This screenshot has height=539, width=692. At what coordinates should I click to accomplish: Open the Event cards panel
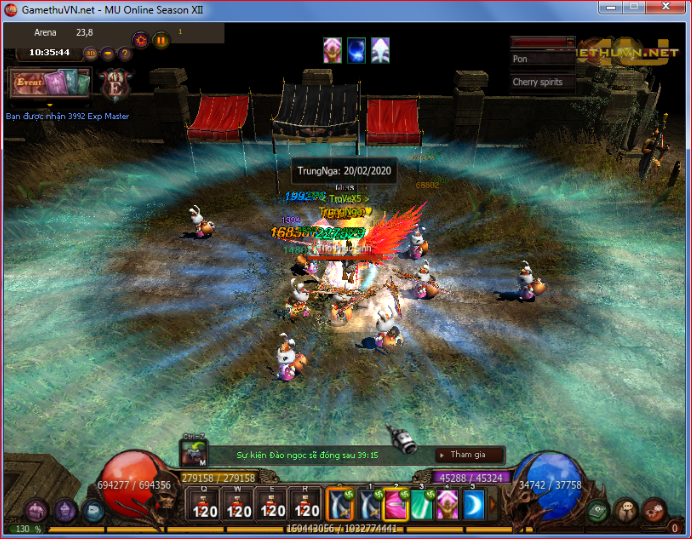pos(49,82)
